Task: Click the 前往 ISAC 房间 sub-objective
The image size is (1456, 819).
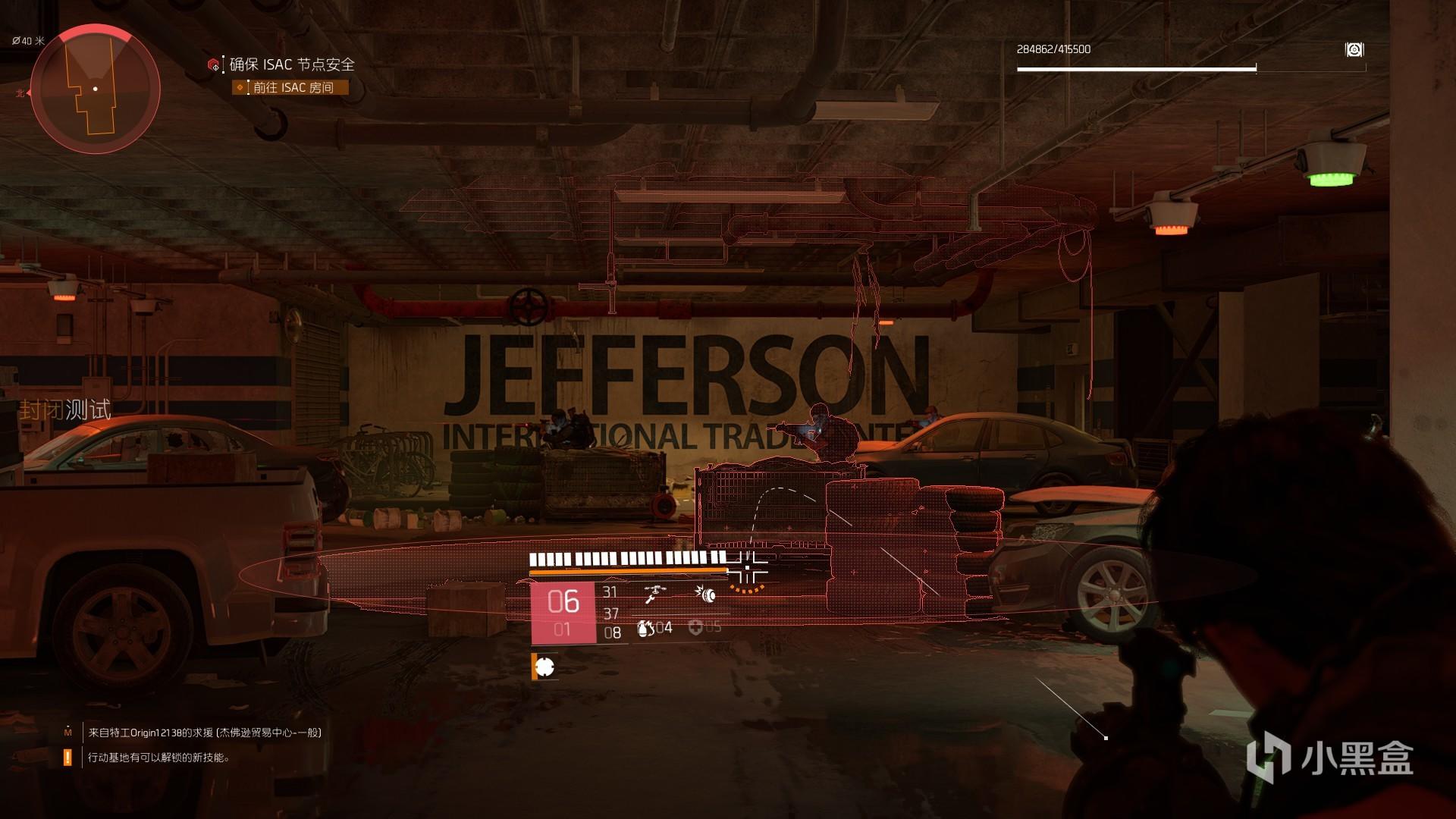Action: [293, 88]
